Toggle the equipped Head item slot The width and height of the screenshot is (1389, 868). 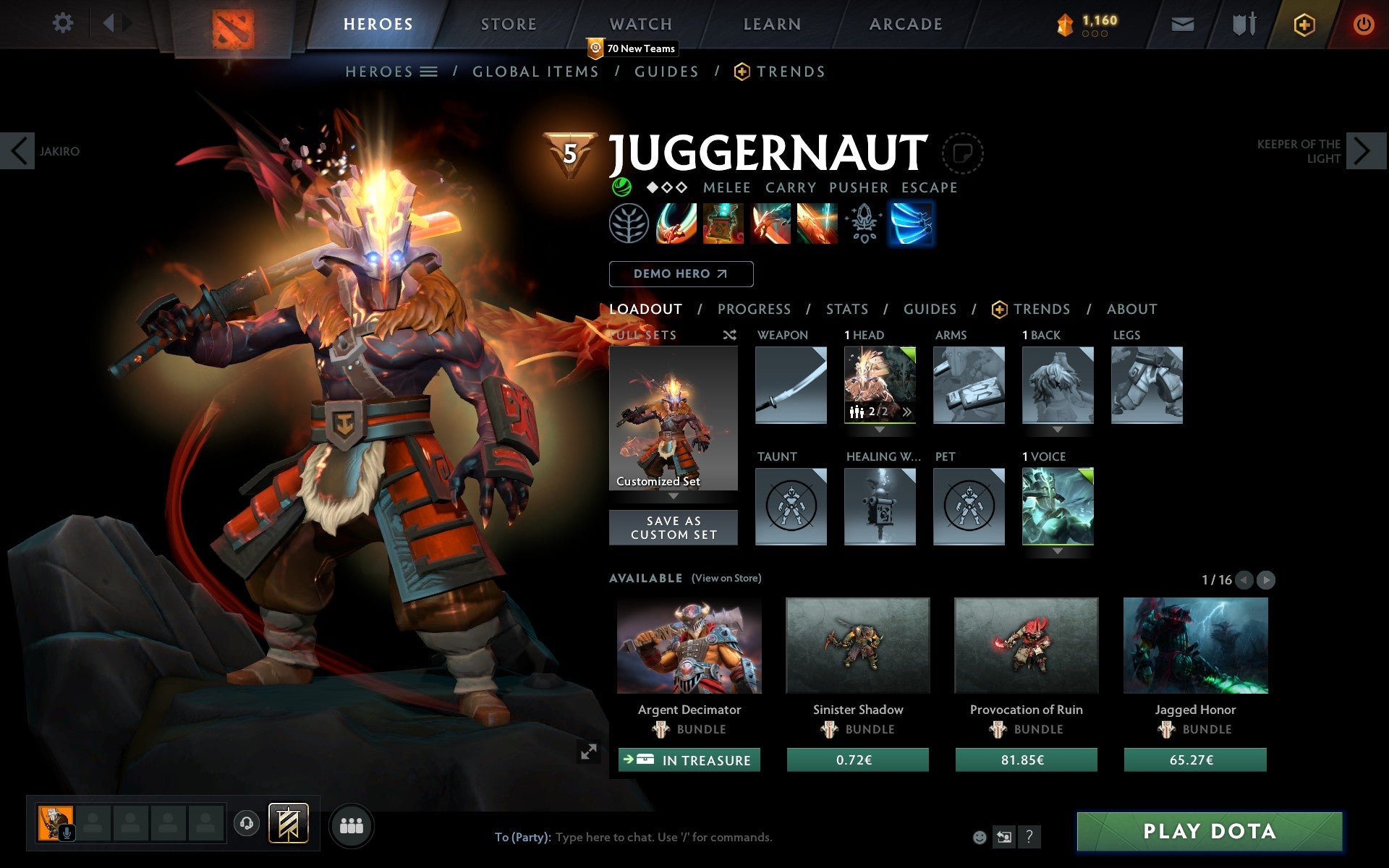tap(880, 386)
